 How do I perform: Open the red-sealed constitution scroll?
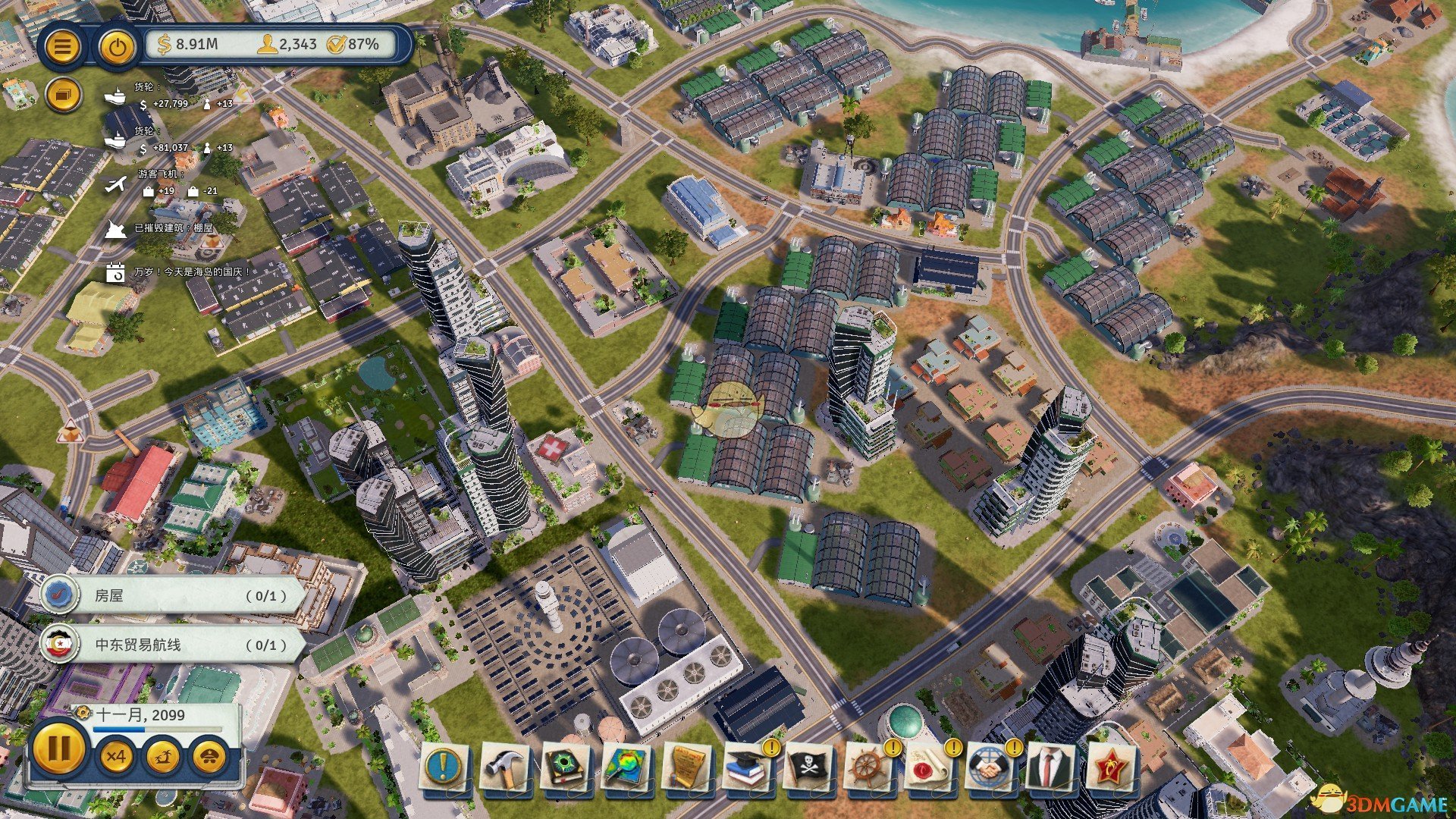929,767
